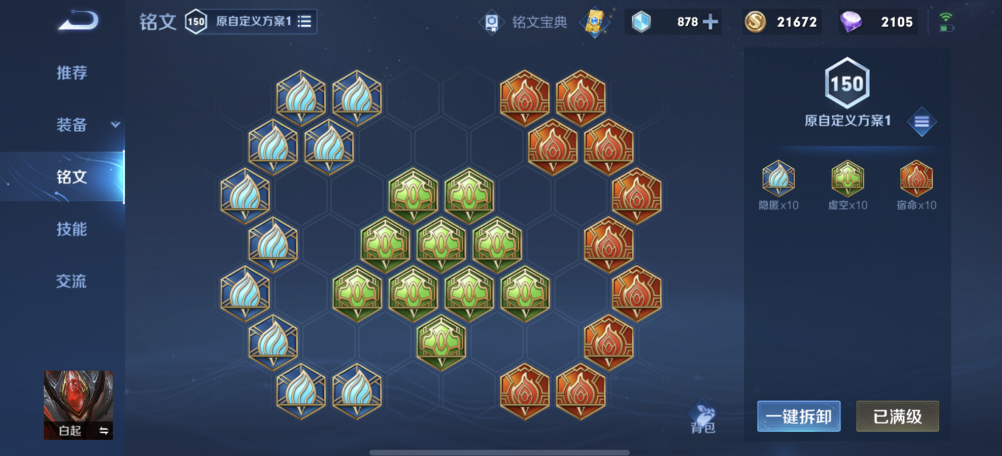Screen dimensions: 1002x456
Task: Open the 交流 tab
Action: (x=71, y=281)
